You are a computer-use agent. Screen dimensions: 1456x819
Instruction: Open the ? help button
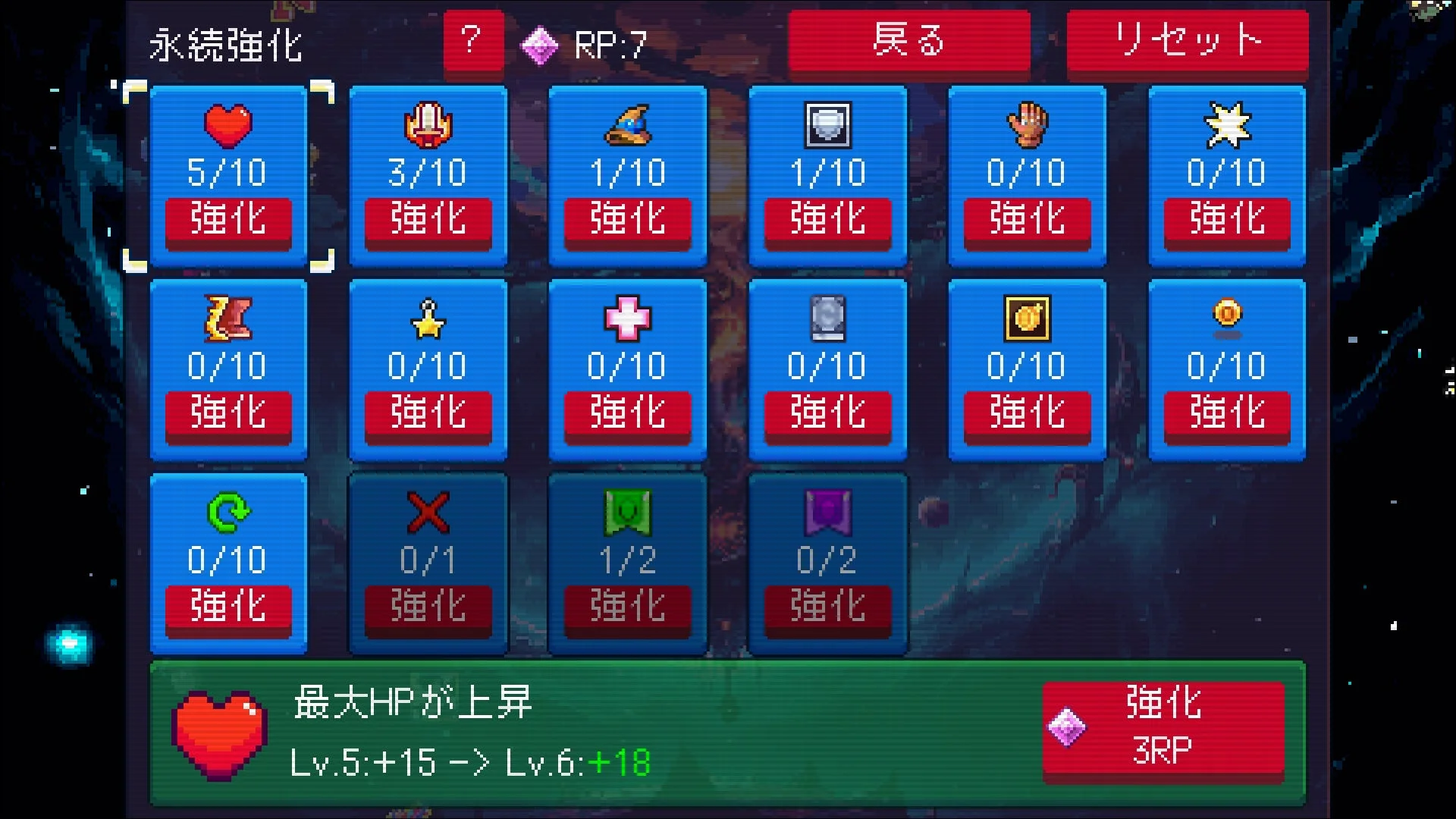[x=472, y=39]
